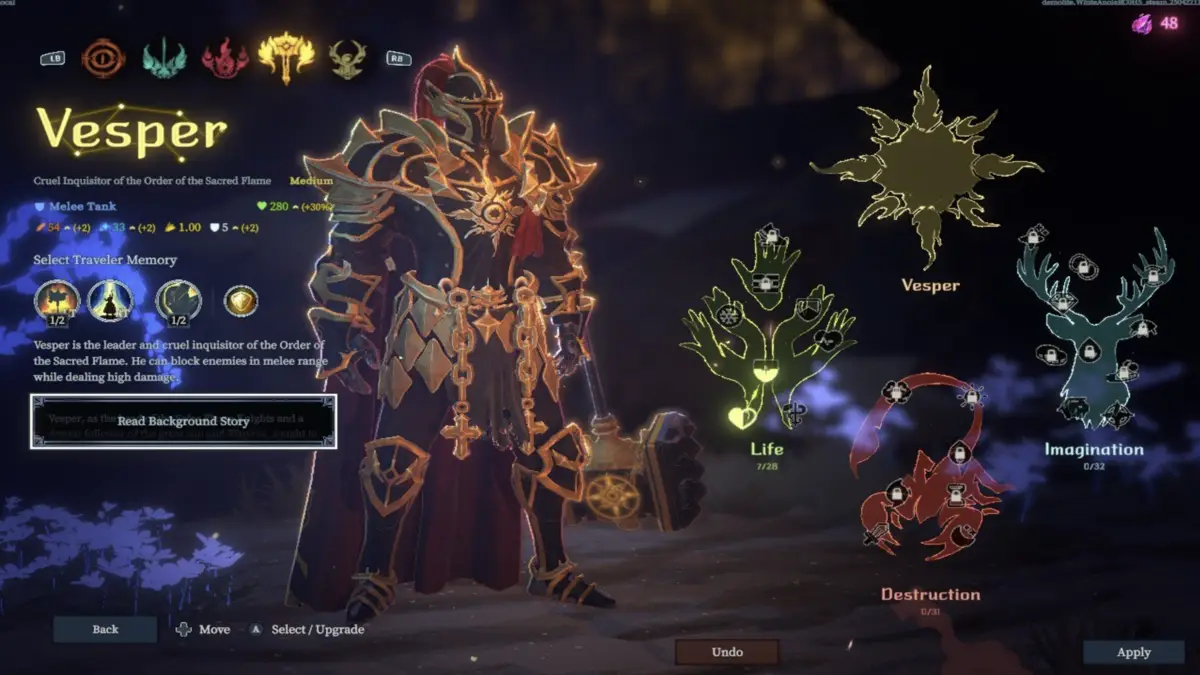
Task: Go Back to the previous screen
Action: click(105, 629)
